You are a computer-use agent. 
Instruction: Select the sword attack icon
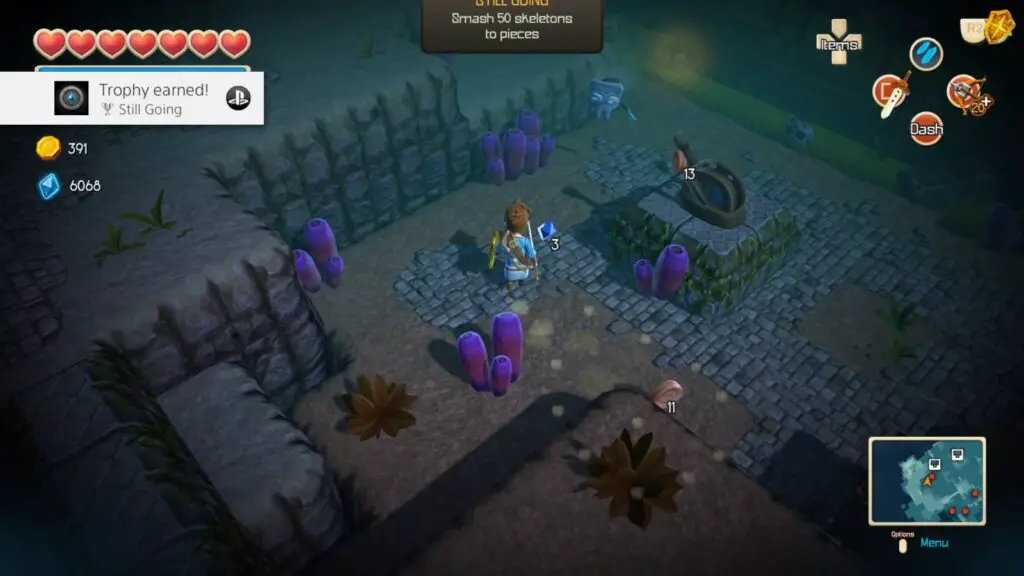click(x=889, y=93)
